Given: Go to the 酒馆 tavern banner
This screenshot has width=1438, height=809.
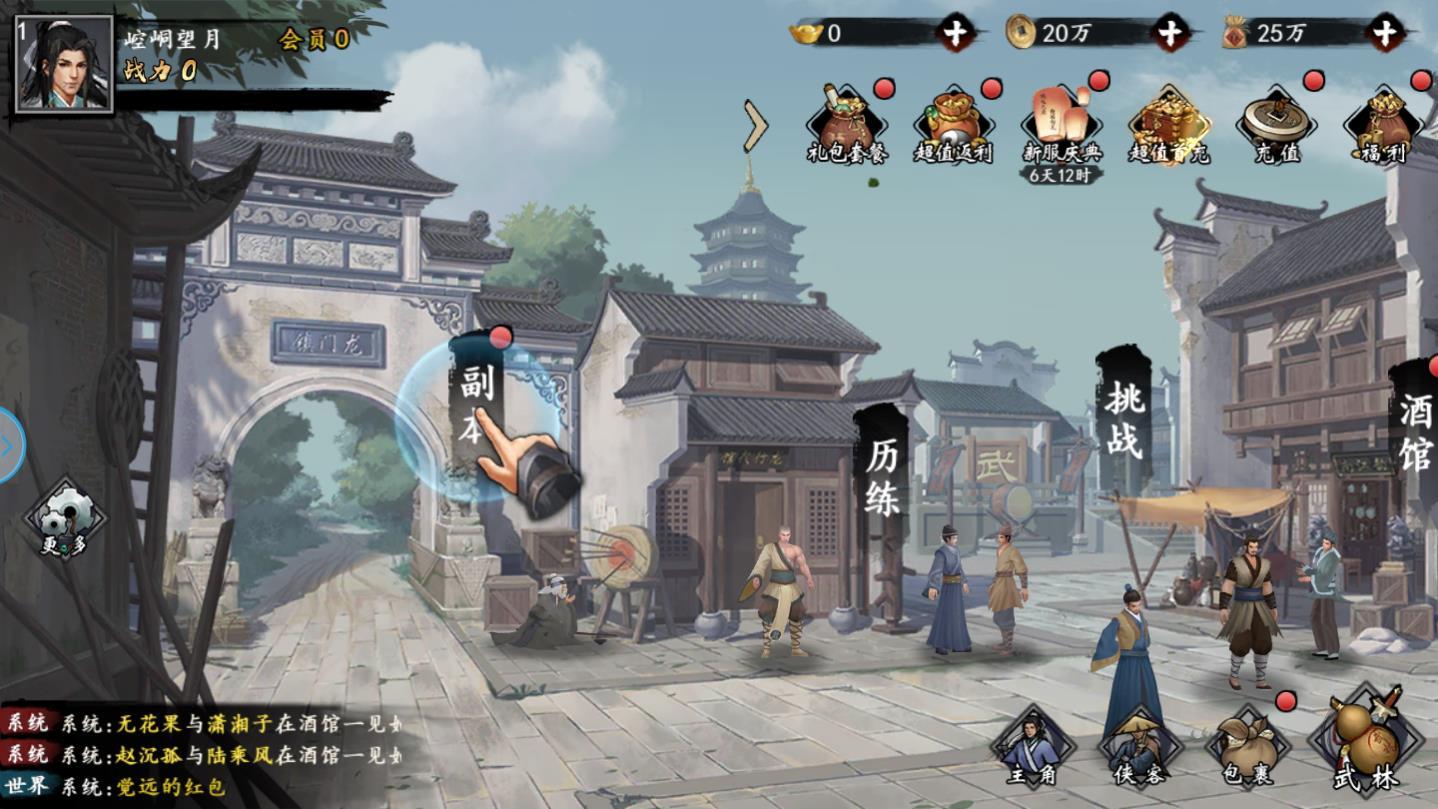Looking at the screenshot, I should (1415, 431).
